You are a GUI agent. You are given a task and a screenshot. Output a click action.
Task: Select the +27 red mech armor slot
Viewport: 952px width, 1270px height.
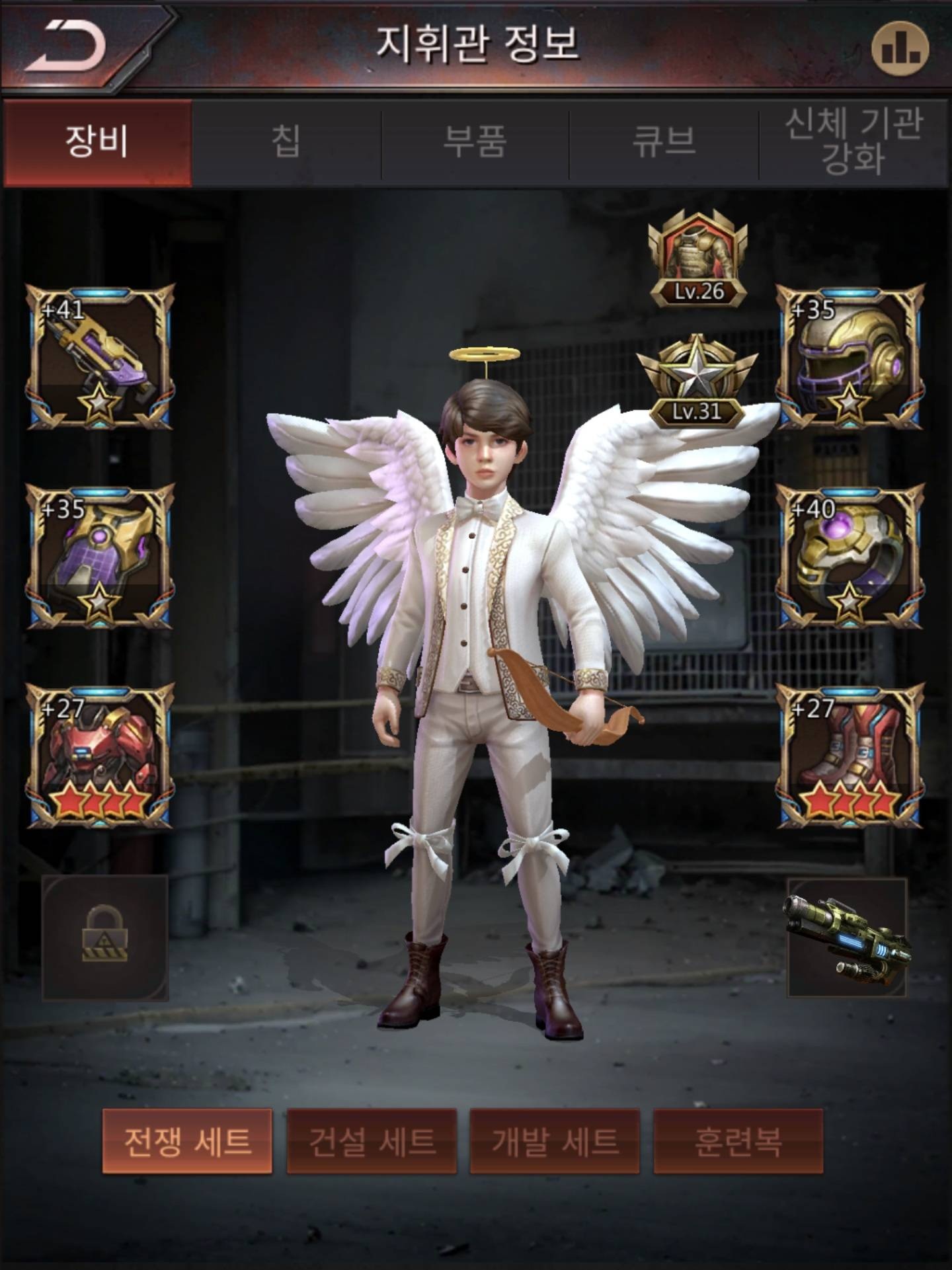[x=100, y=756]
